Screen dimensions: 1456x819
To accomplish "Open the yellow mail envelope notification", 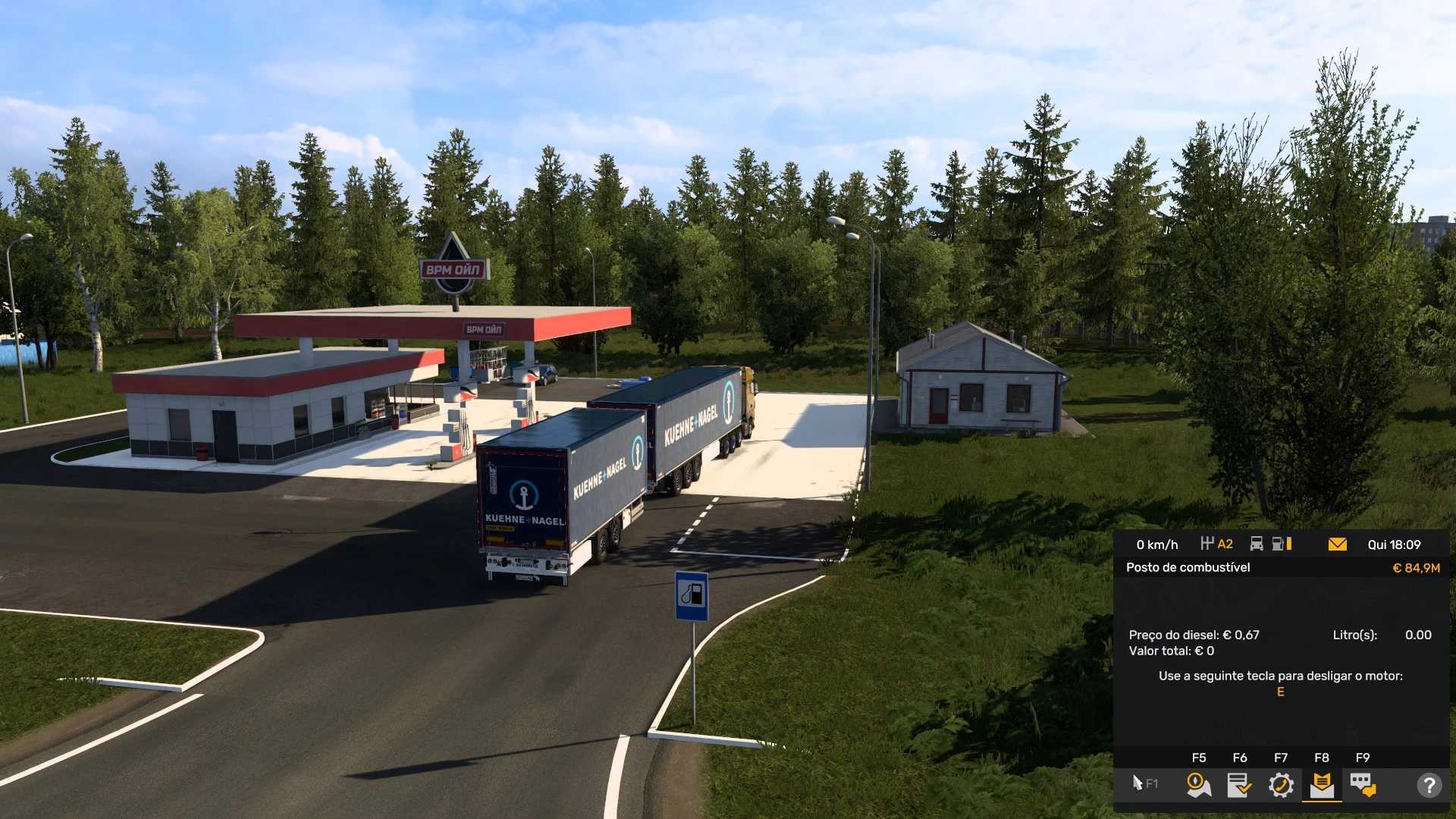I will pyautogui.click(x=1338, y=544).
